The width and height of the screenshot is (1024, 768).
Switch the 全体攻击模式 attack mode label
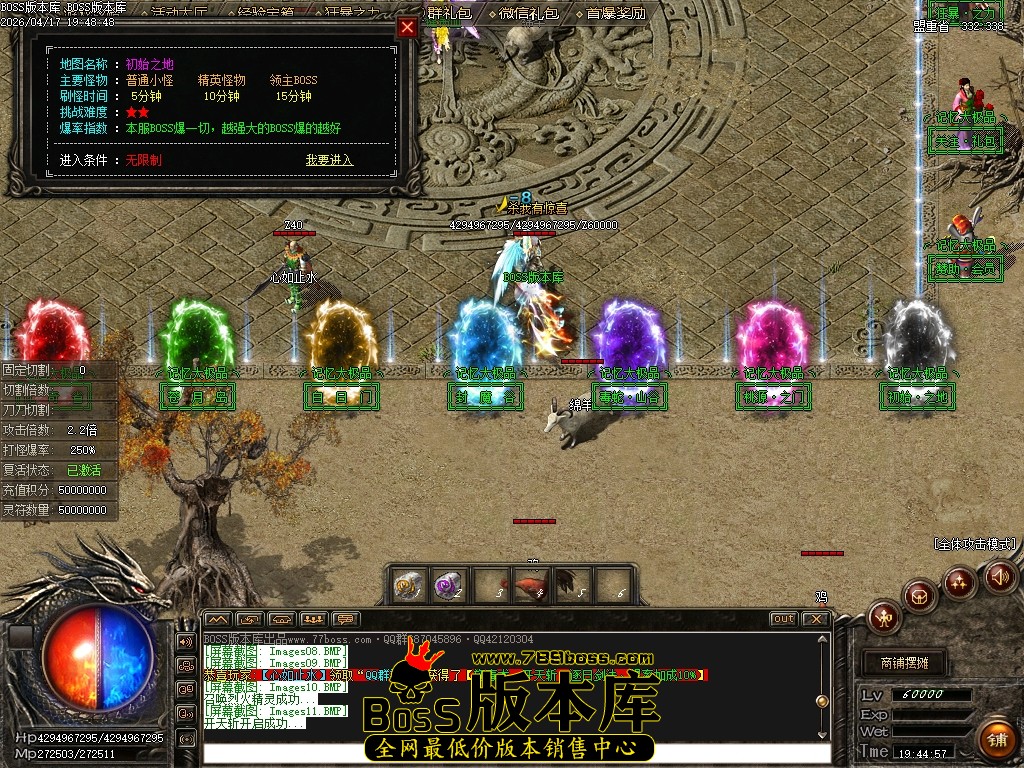point(975,544)
